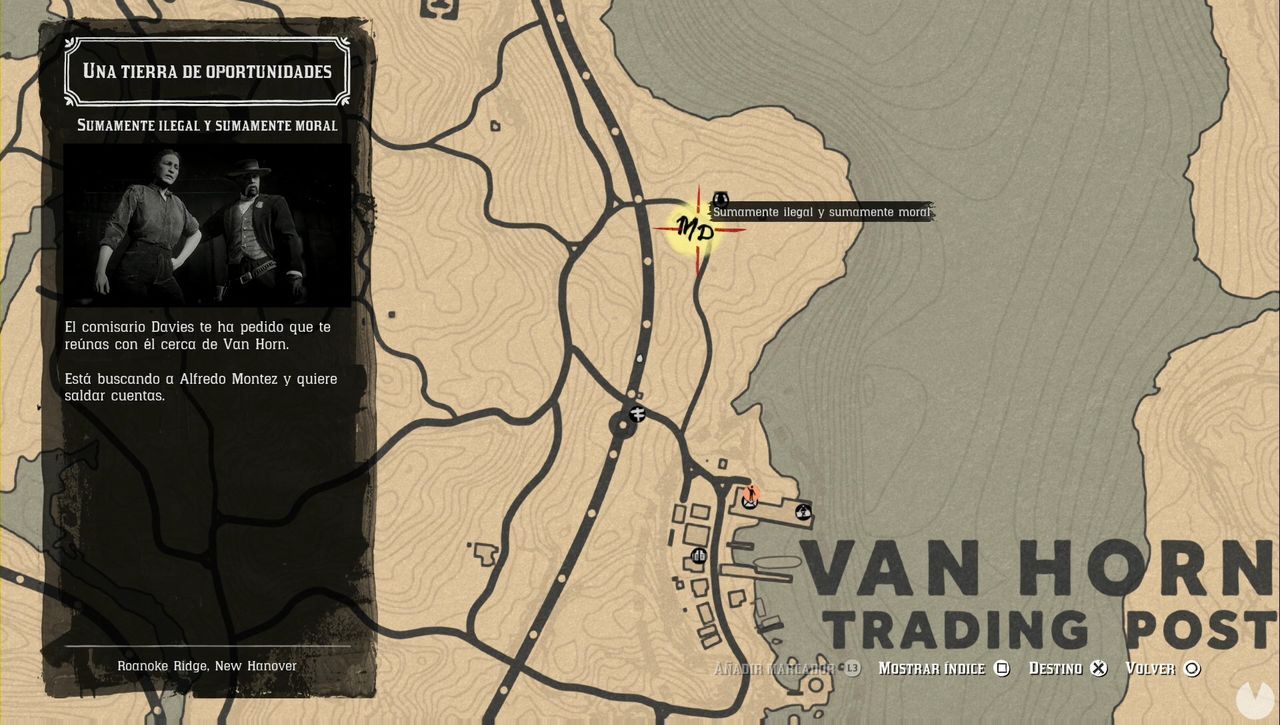The height and width of the screenshot is (725, 1280).
Task: Click the yellow mission glow highlight
Action: click(694, 231)
